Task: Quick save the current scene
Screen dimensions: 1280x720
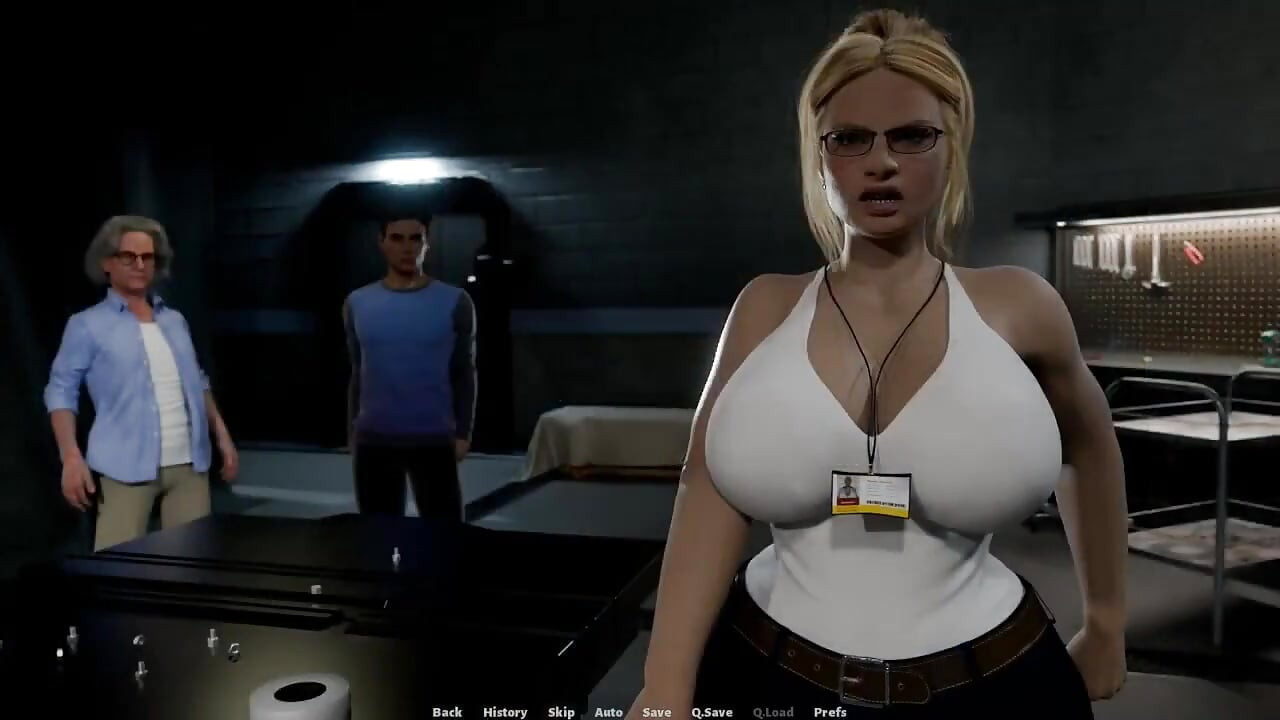Action: (711, 712)
